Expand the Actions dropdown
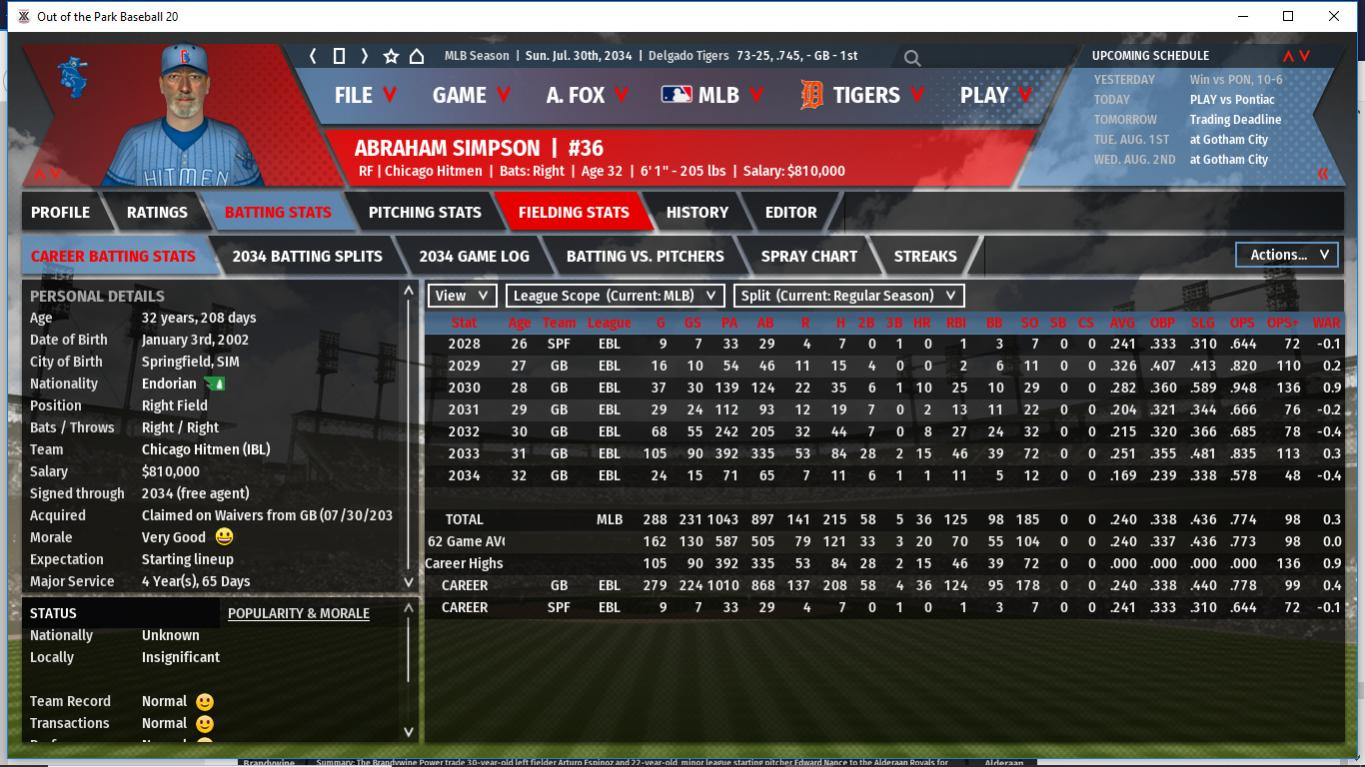The width and height of the screenshot is (1365, 767). coord(1287,255)
